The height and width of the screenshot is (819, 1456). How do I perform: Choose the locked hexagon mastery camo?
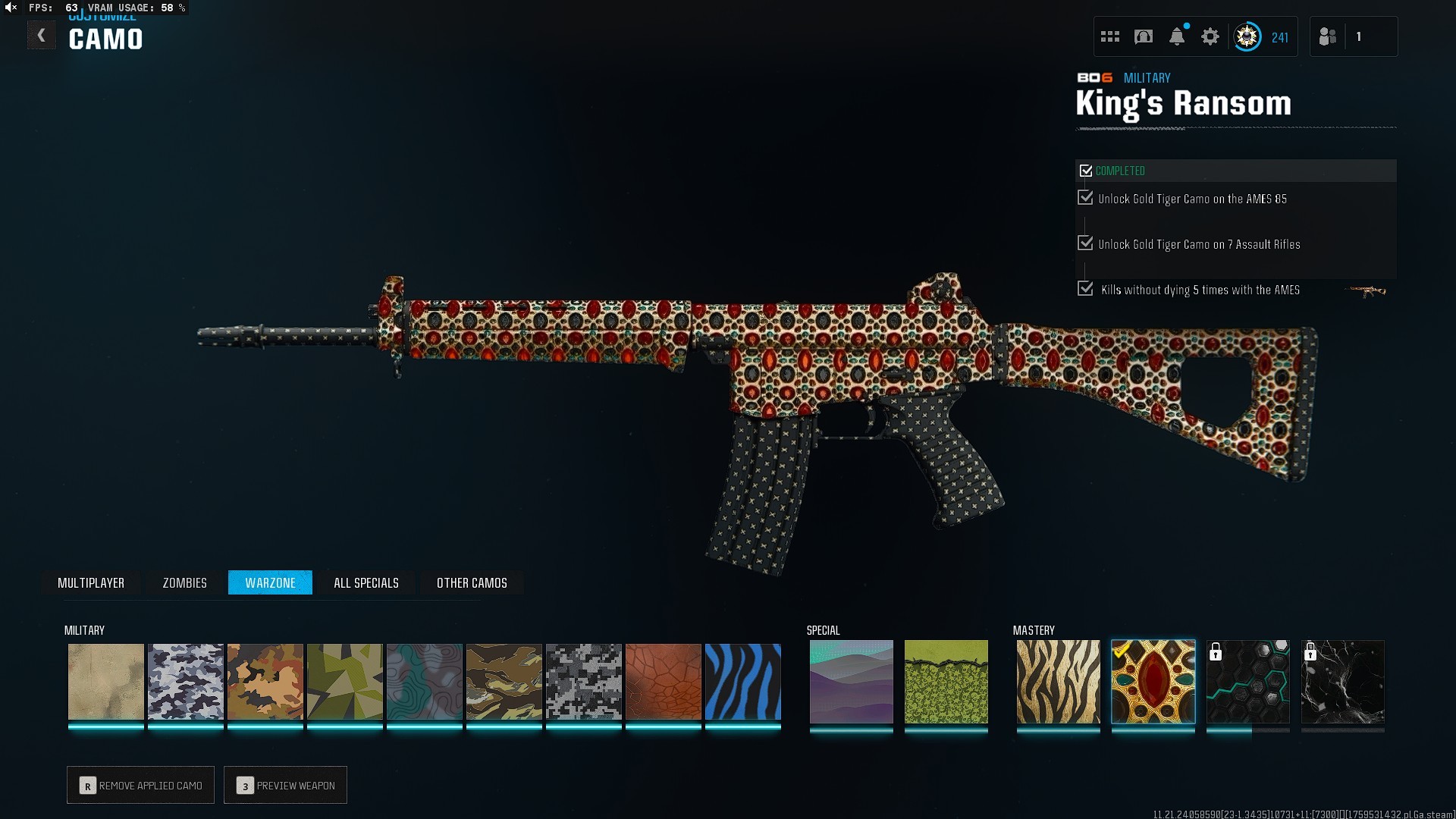coord(1247,681)
